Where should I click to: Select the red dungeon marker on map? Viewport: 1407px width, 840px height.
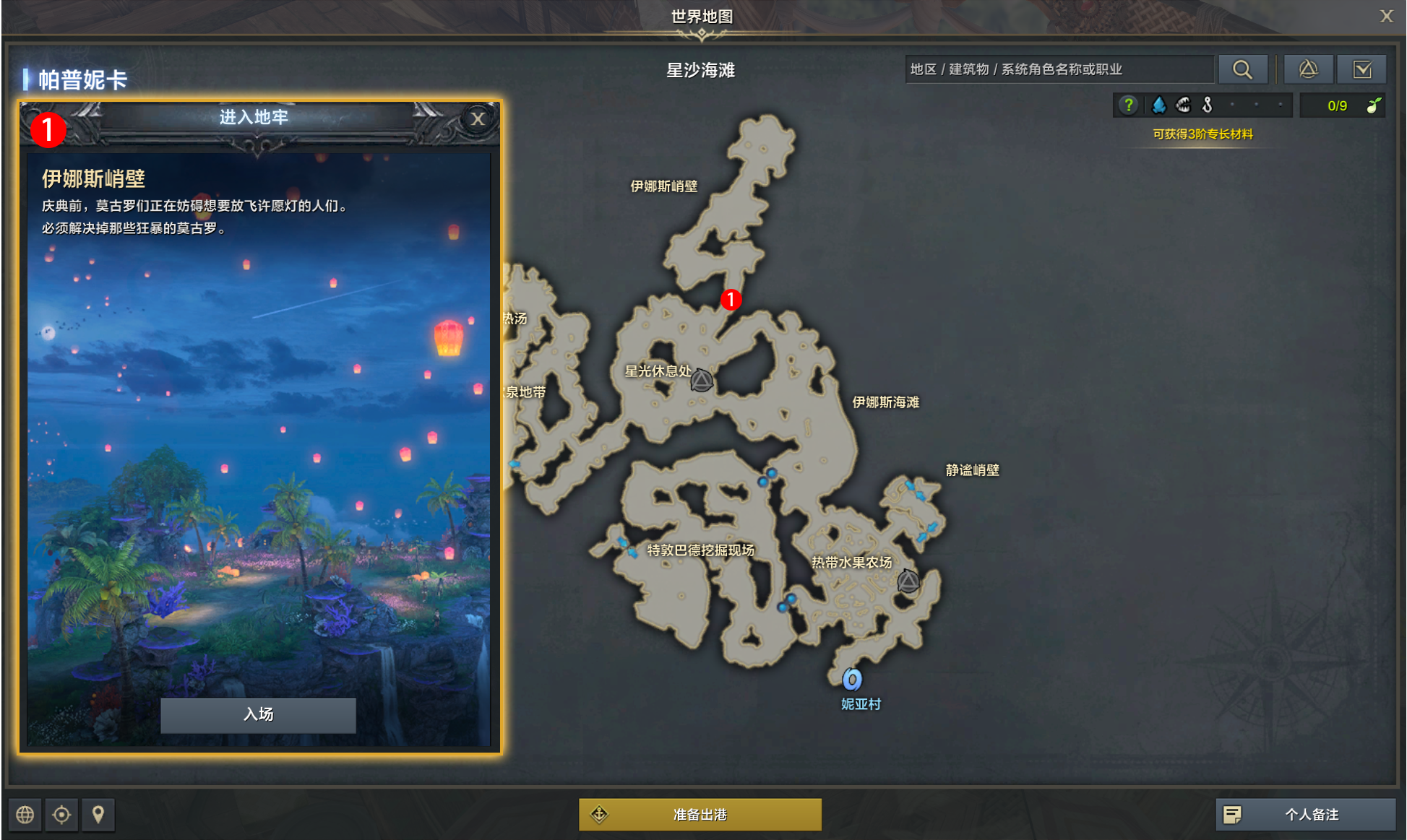tap(731, 299)
